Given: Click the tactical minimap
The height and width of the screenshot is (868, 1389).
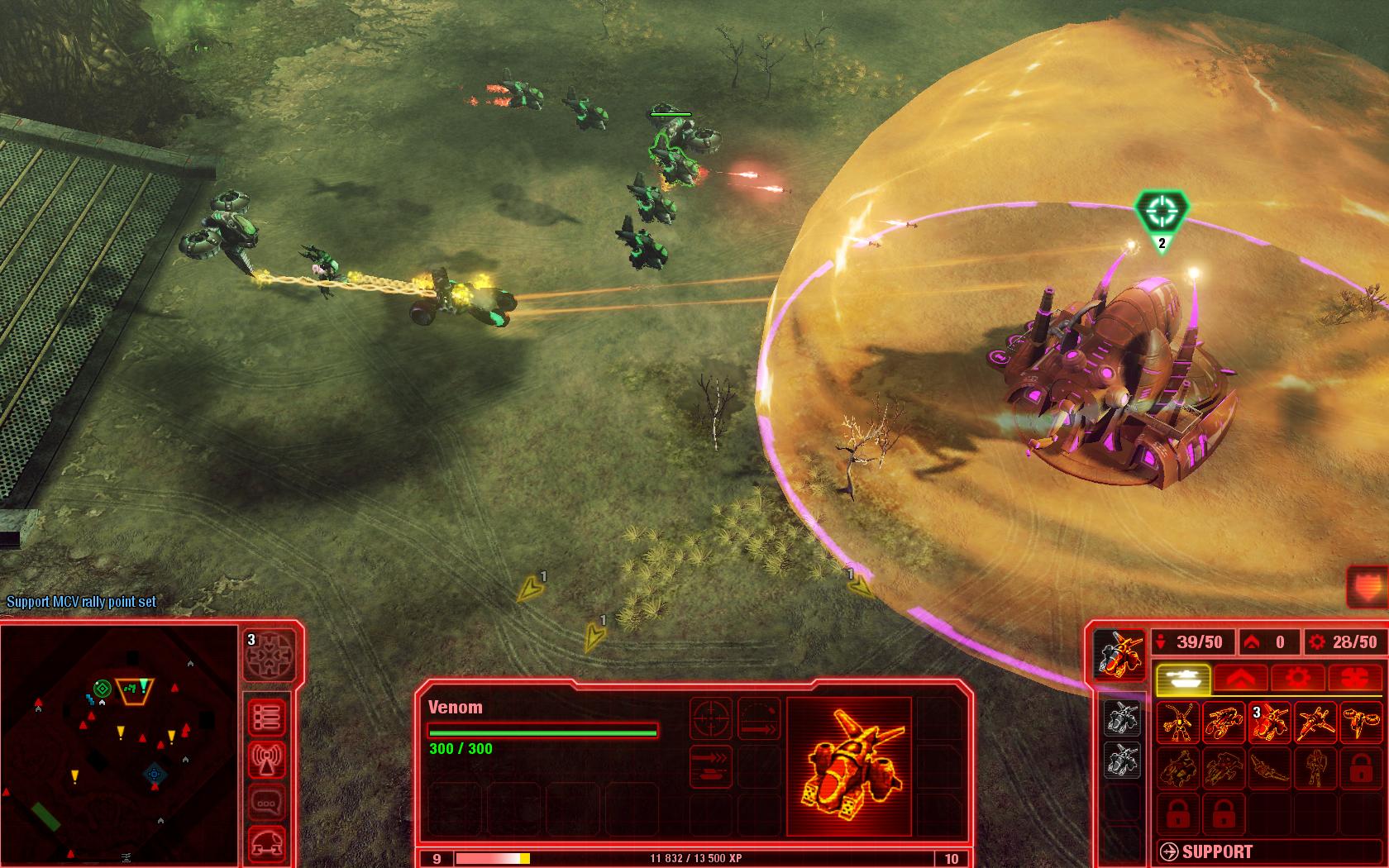Looking at the screenshot, I should coord(120,743).
